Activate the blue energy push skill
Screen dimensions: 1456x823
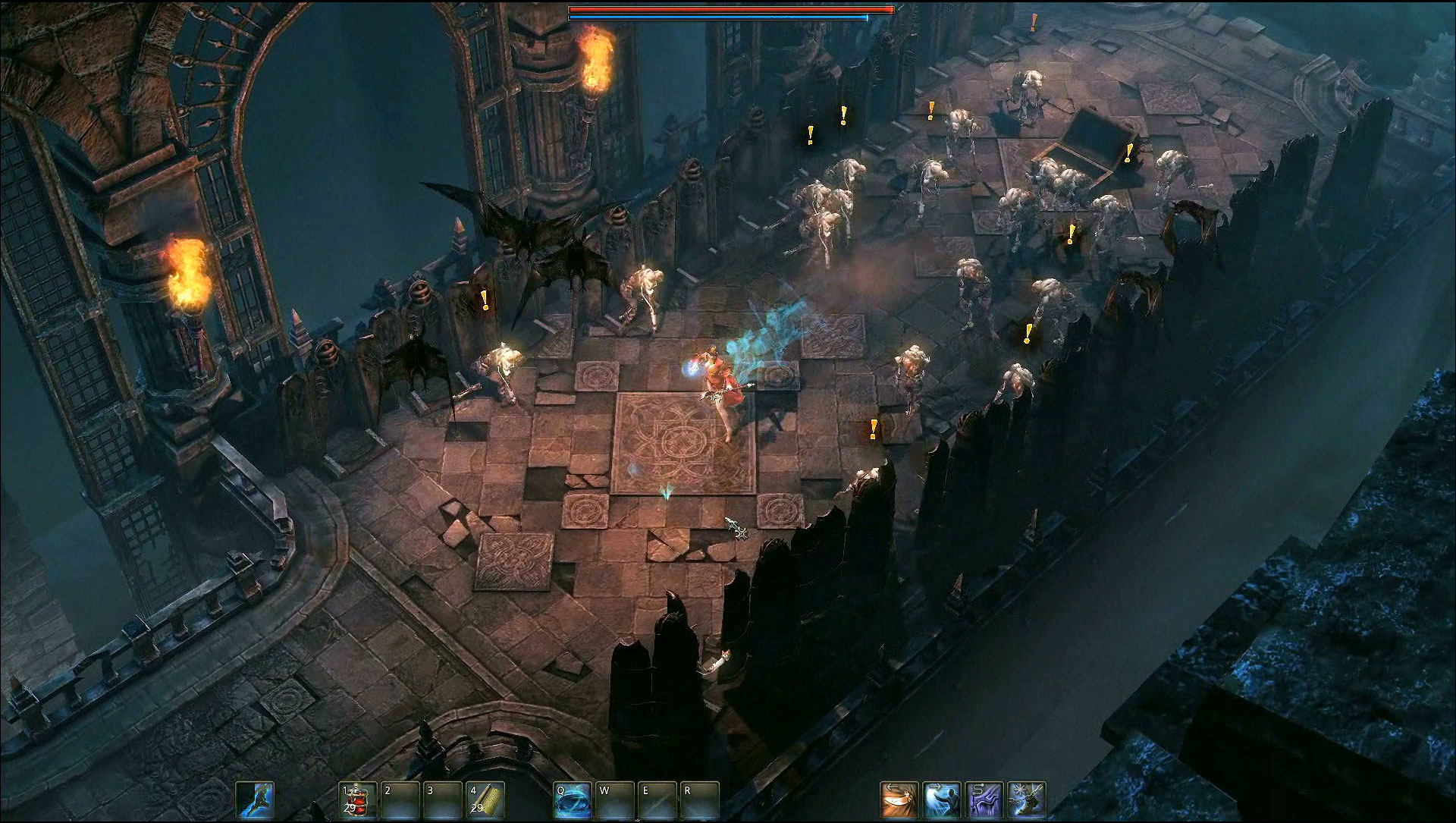(942, 800)
